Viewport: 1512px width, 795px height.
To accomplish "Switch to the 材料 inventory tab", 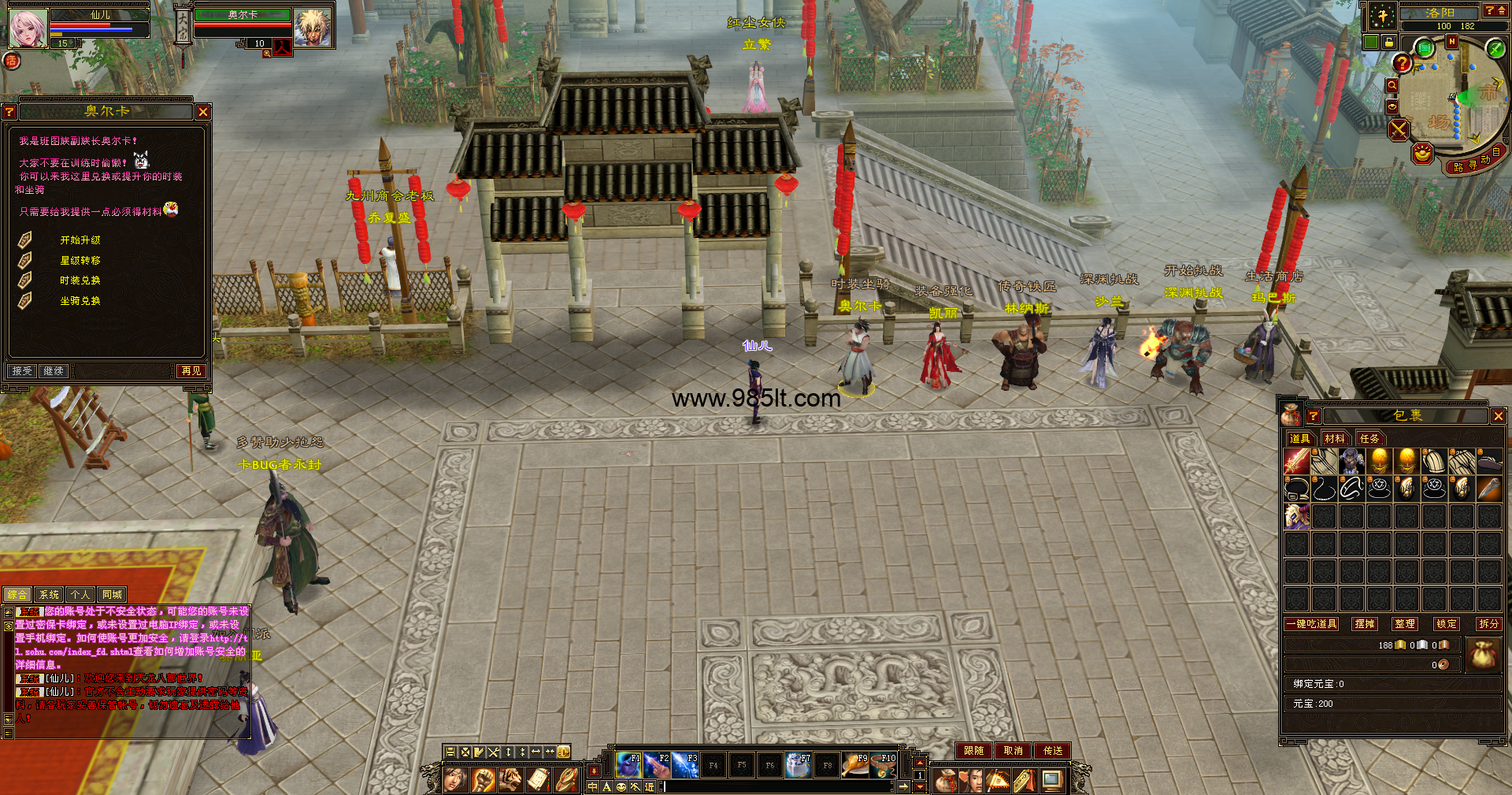I will coord(1334,439).
